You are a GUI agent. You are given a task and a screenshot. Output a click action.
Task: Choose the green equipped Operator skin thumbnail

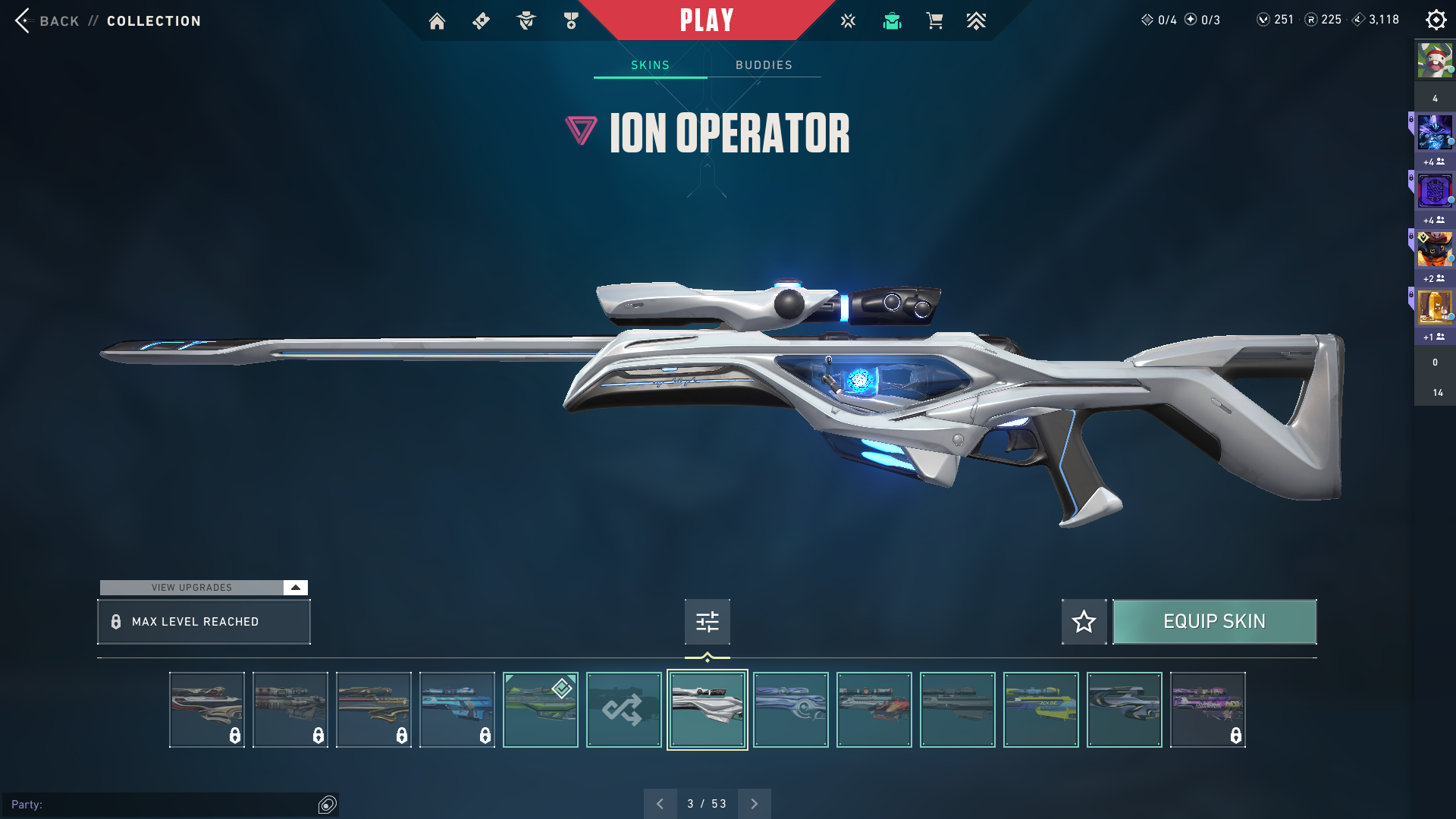[540, 710]
